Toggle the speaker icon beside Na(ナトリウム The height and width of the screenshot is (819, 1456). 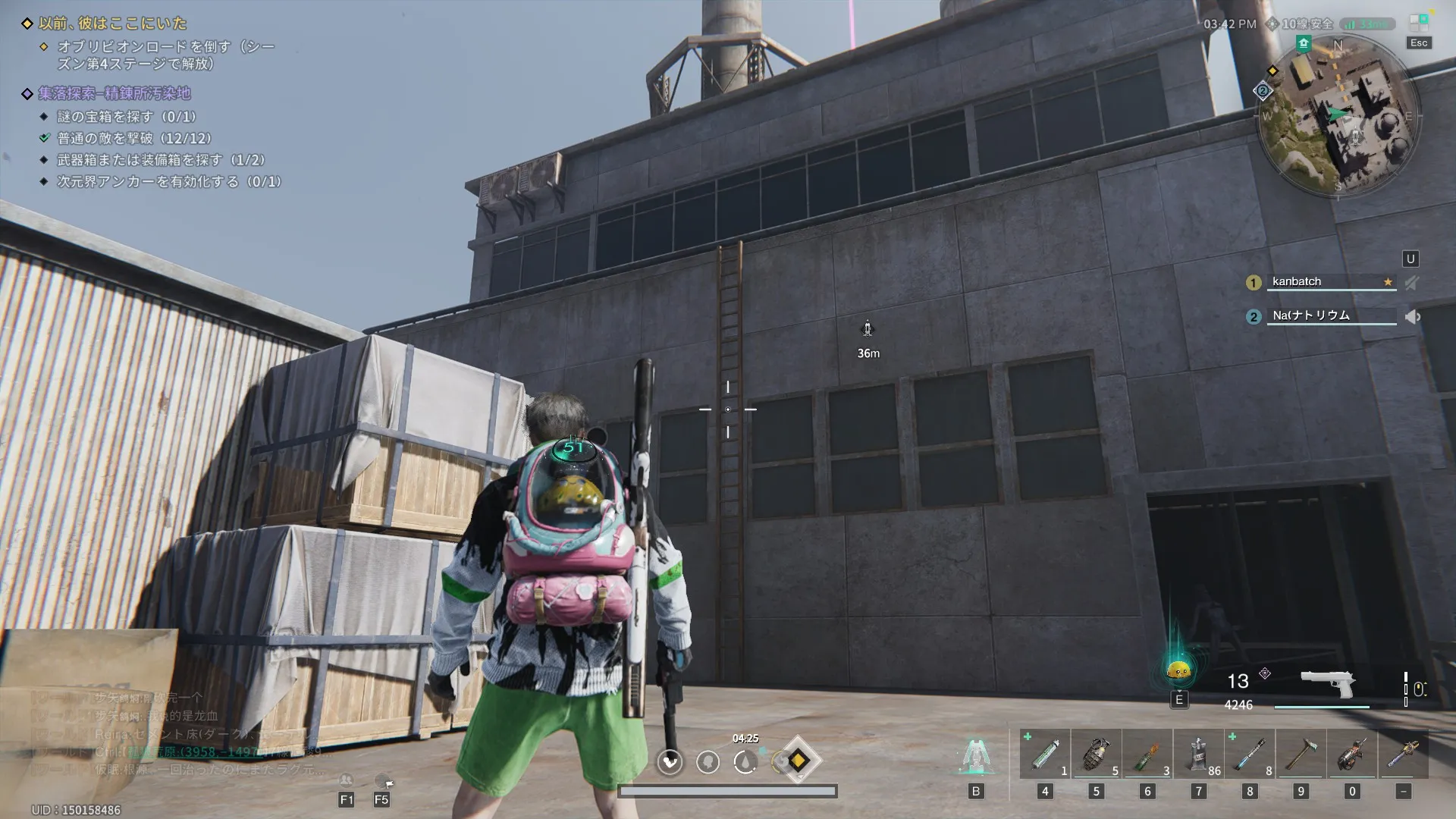pyautogui.click(x=1413, y=317)
